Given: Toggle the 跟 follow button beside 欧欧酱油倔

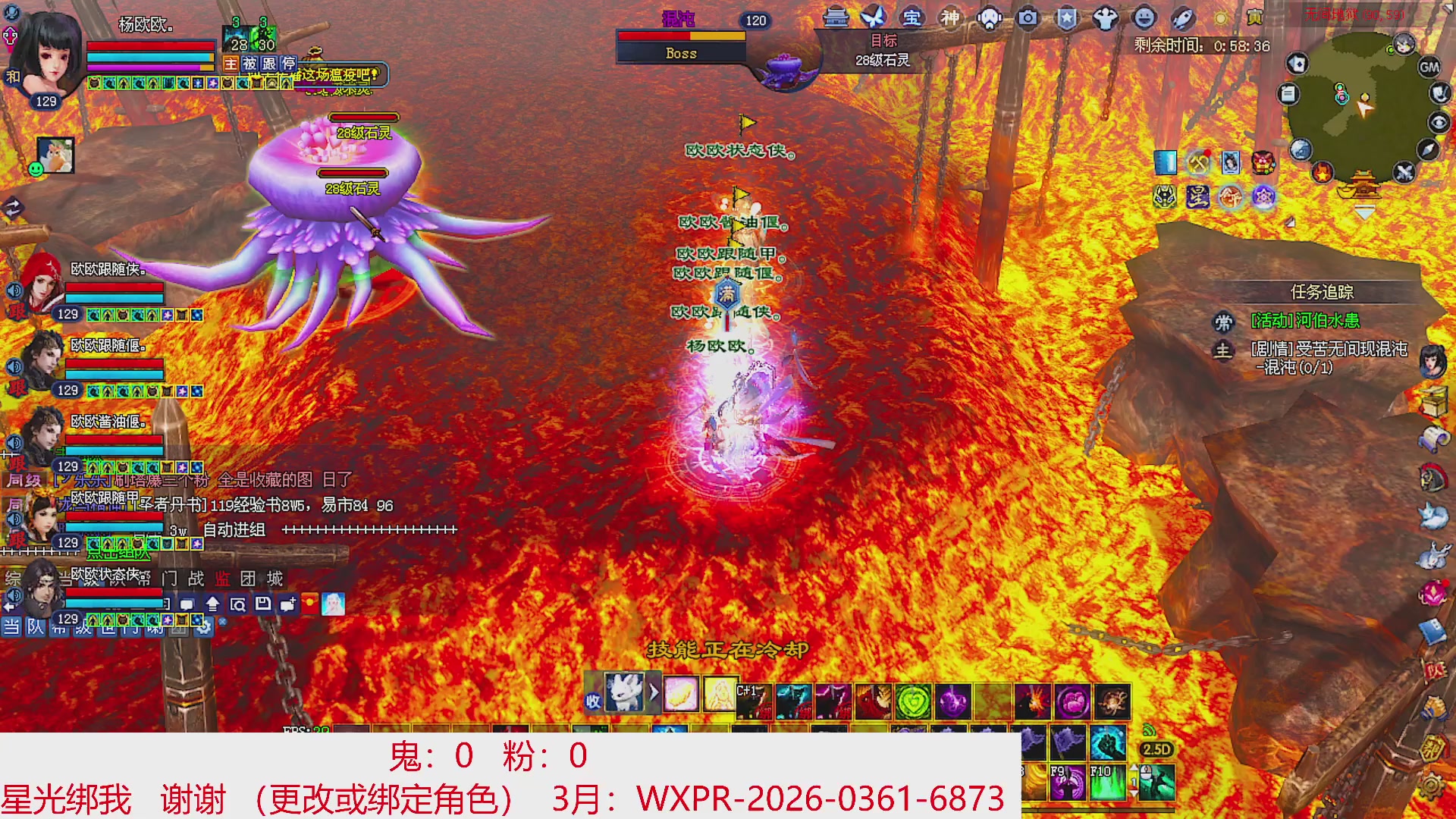Looking at the screenshot, I should pyautogui.click(x=17, y=463).
